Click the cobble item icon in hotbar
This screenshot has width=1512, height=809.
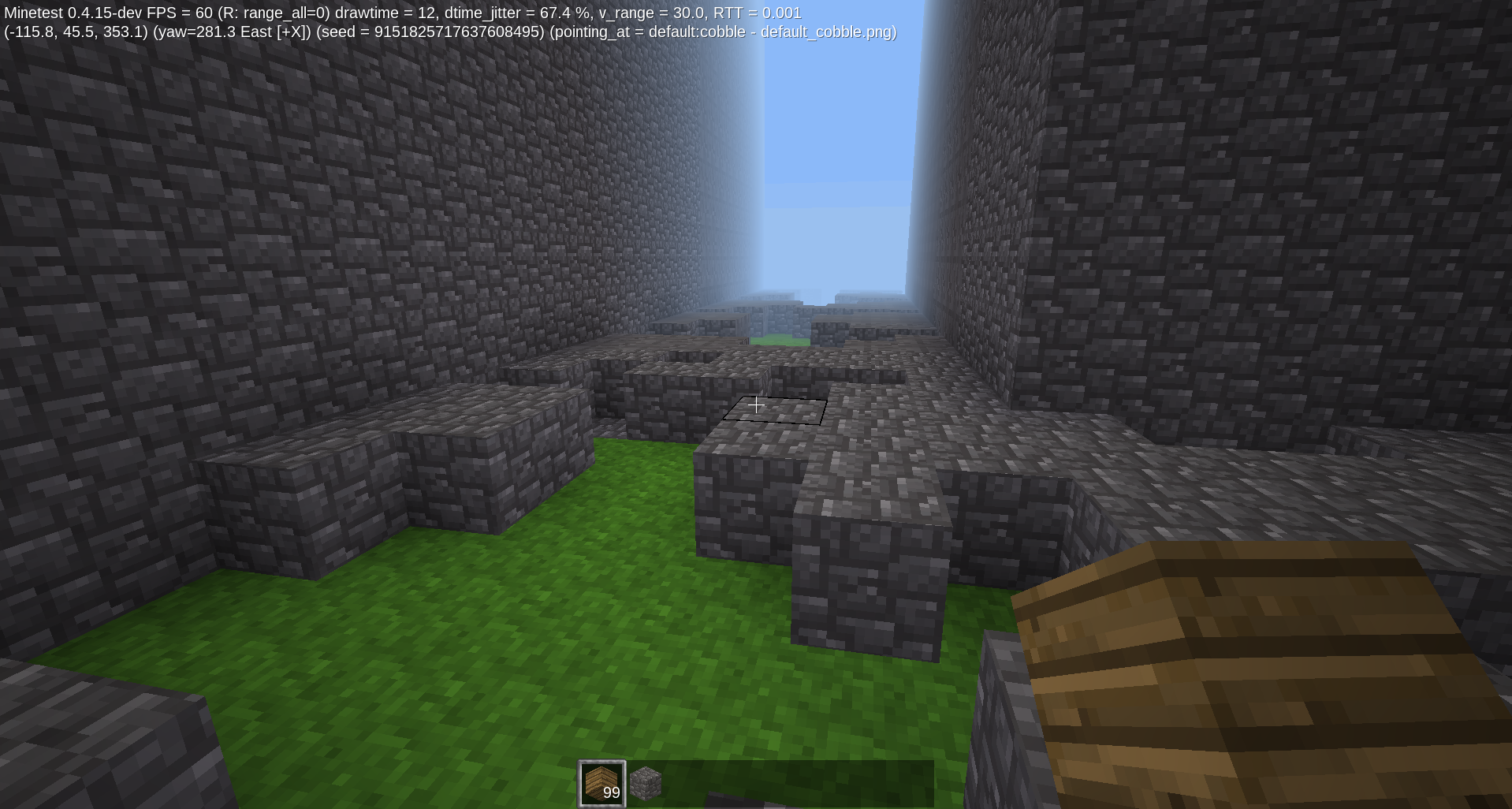click(646, 782)
